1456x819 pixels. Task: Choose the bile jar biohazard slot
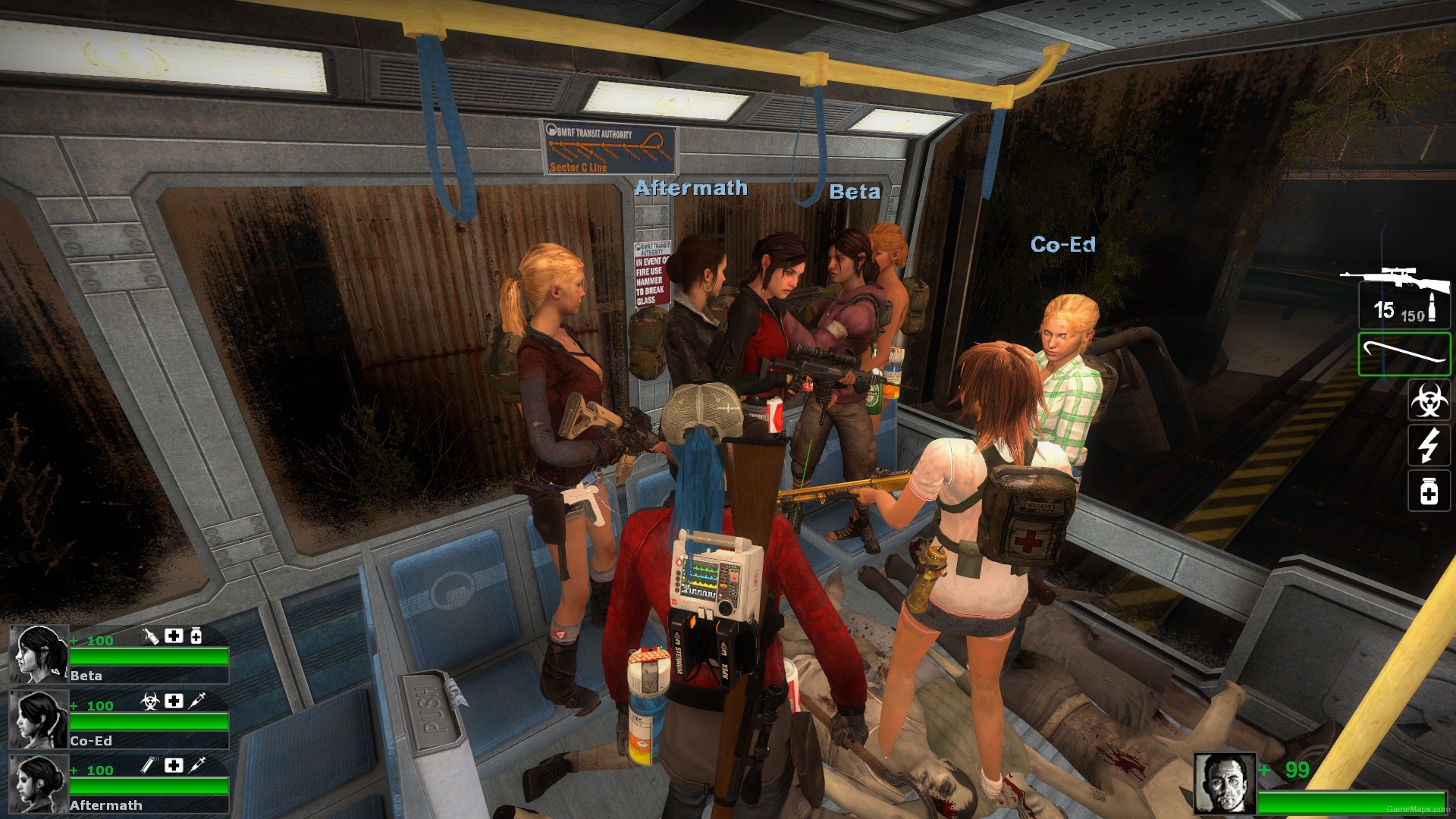pos(1429,400)
